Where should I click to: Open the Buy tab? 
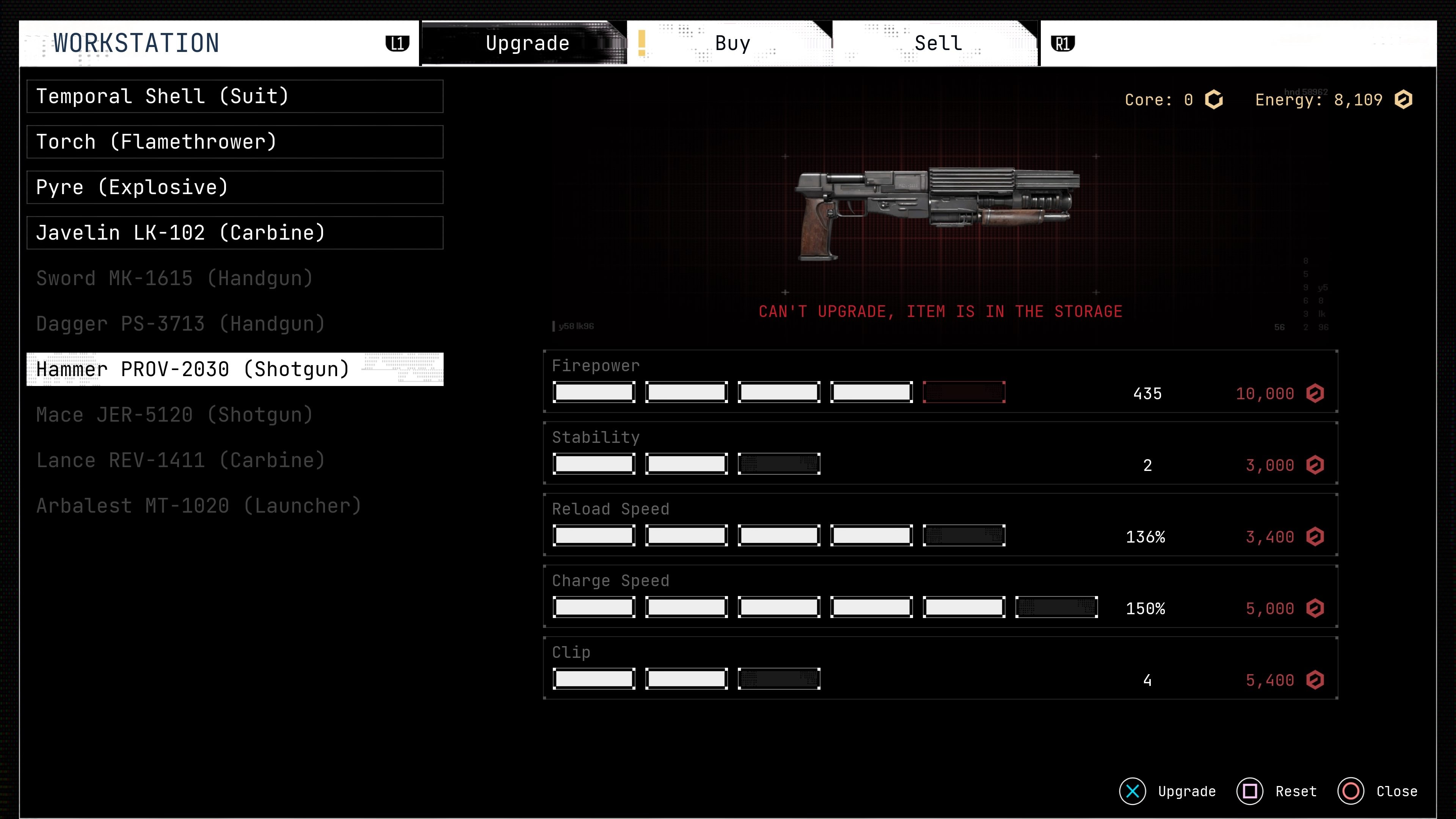coord(732,44)
